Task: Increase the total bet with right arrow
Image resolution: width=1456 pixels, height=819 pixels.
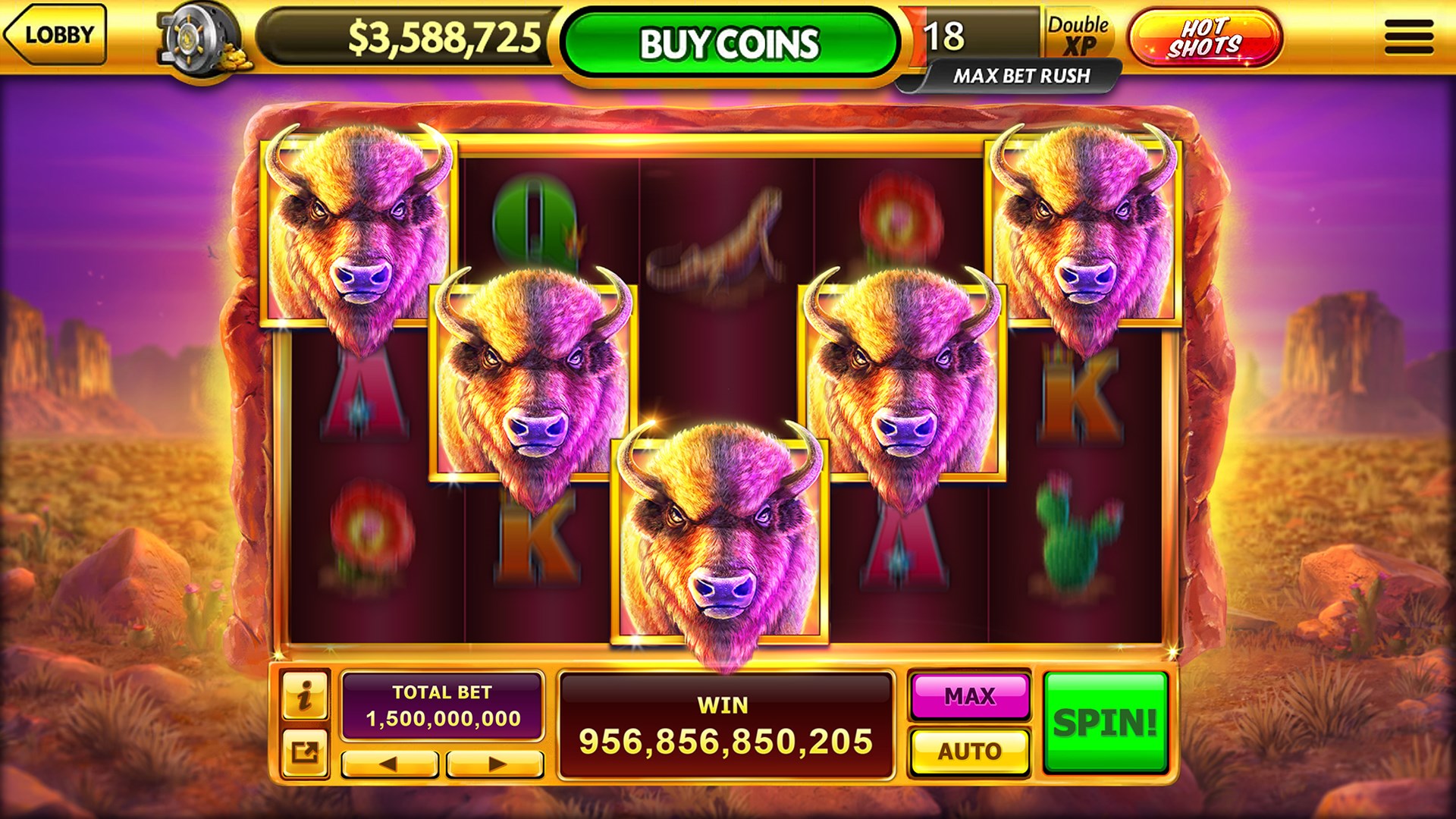Action: point(491,761)
